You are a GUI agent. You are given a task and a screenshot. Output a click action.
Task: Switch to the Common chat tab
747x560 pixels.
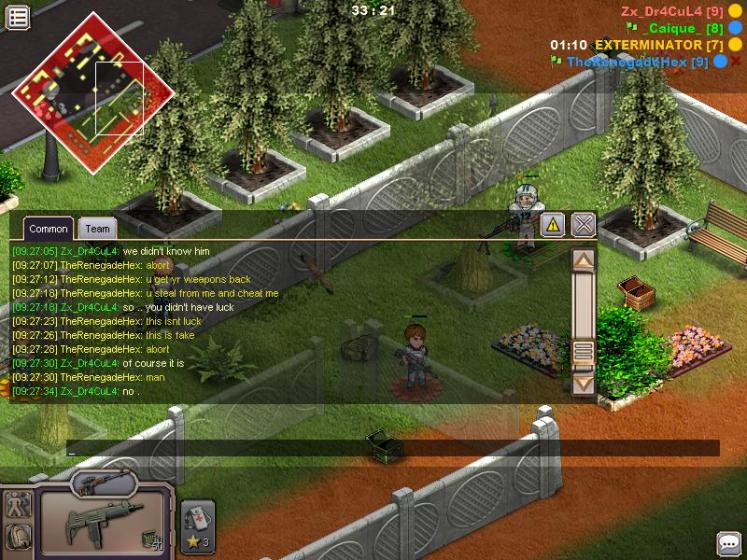tap(48, 229)
